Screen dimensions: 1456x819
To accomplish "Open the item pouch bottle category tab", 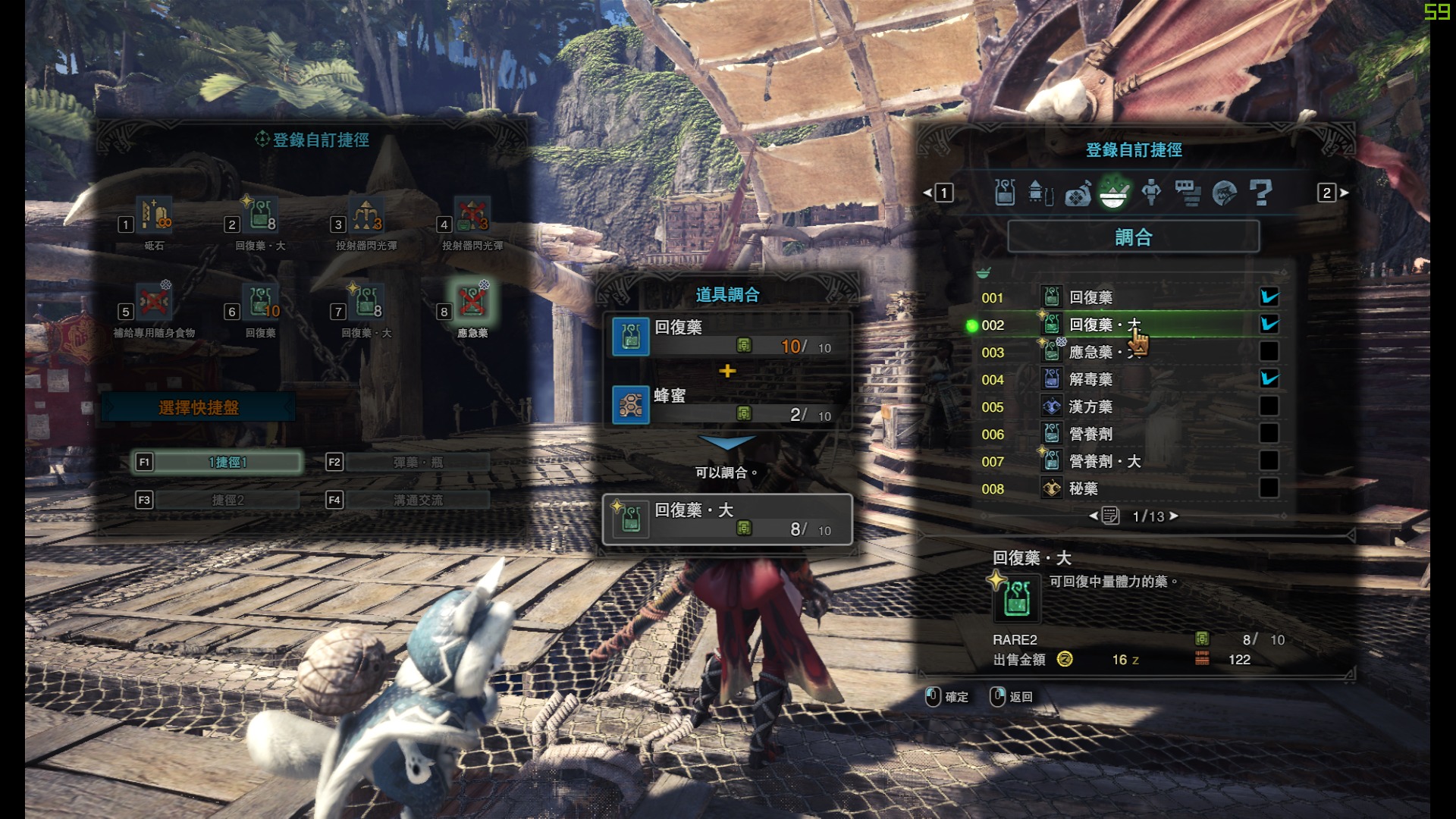I will click(x=1005, y=193).
